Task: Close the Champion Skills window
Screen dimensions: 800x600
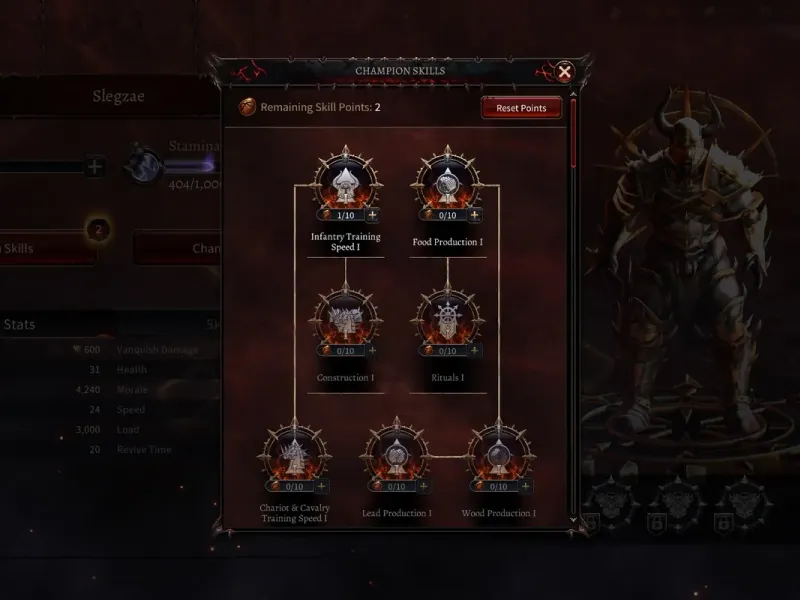Action: click(x=565, y=72)
